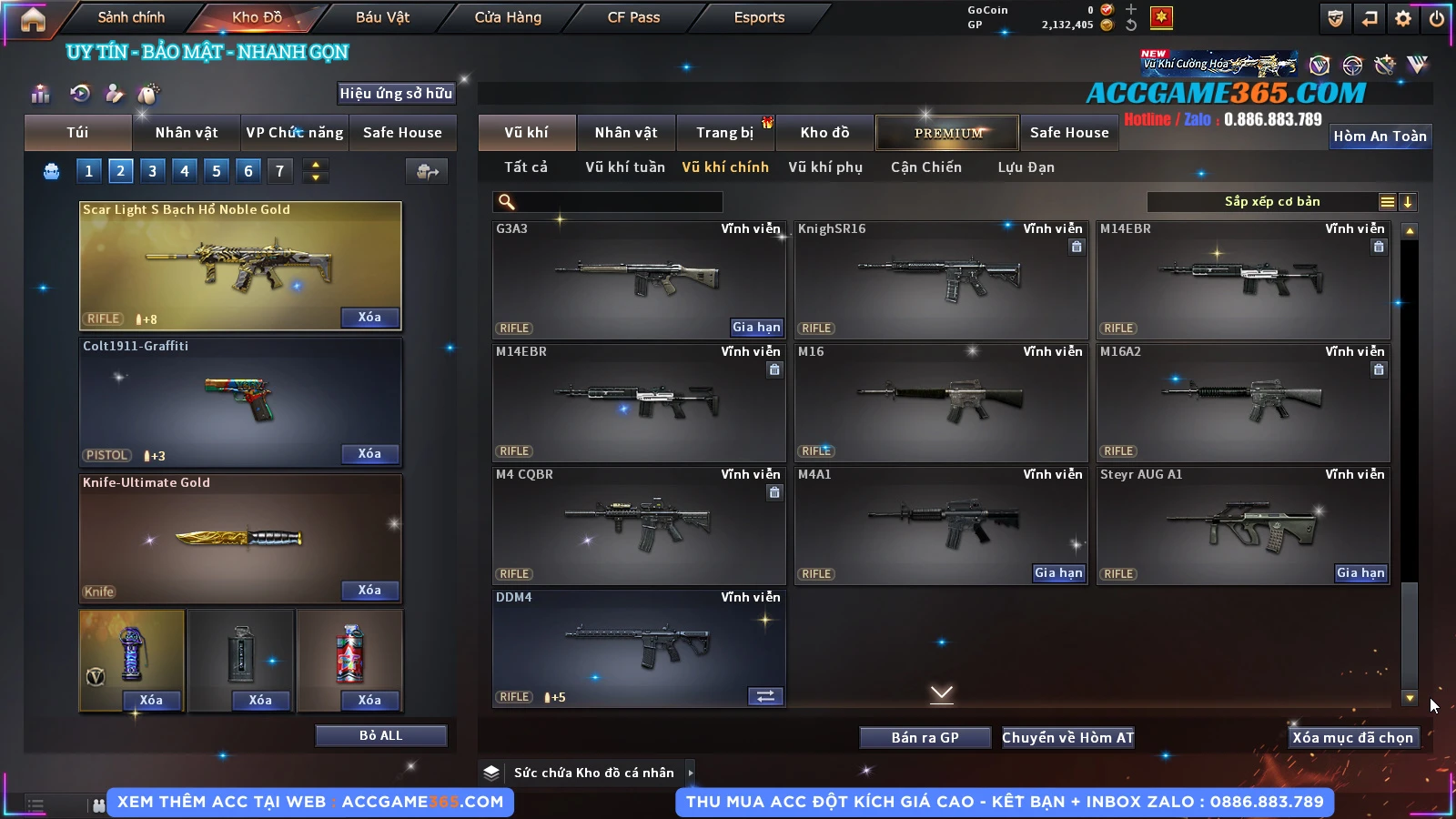Select bag slot number 3
Screen dimensions: 1456x819
[x=152, y=171]
